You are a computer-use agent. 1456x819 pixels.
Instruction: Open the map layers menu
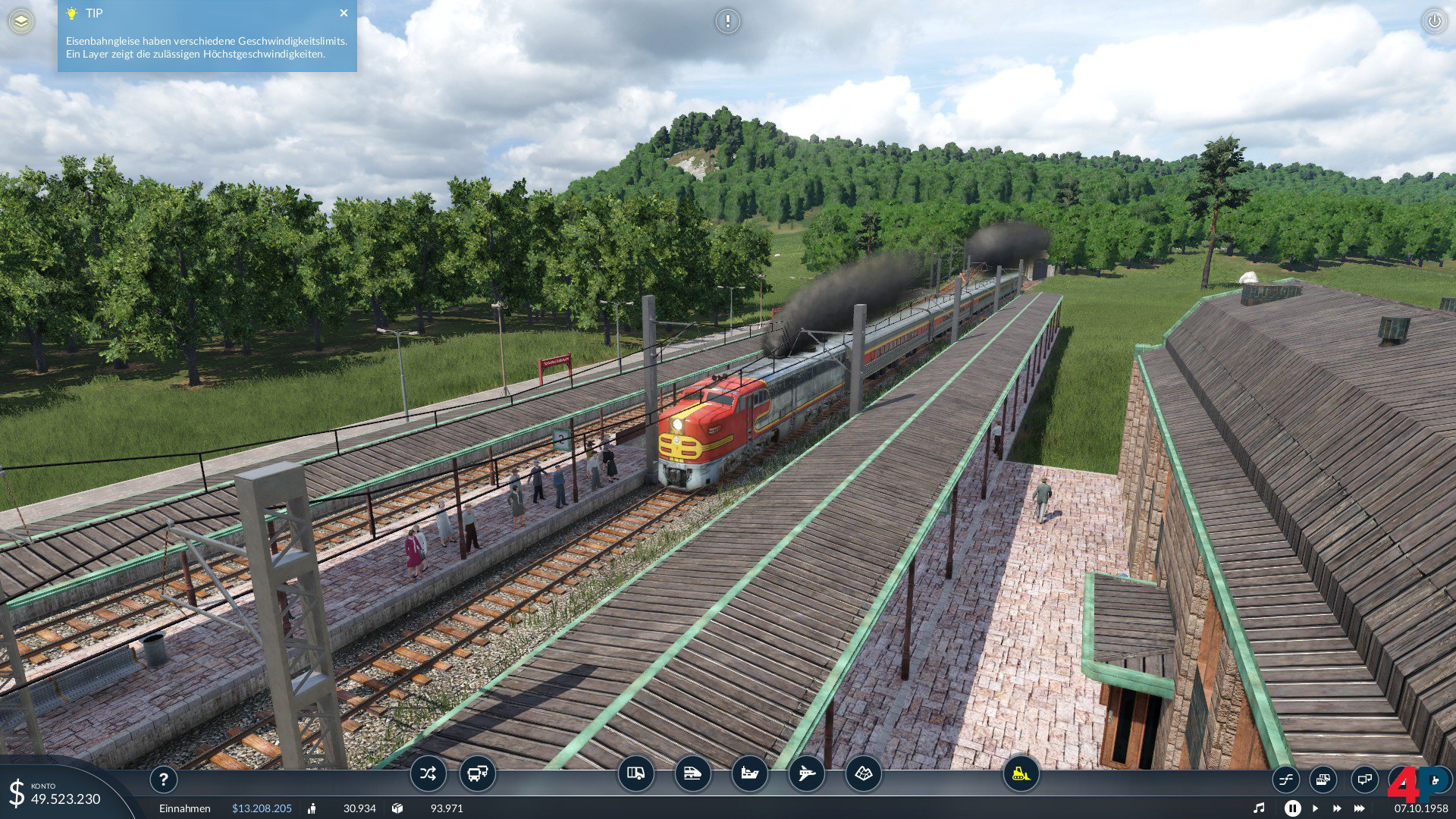tap(21, 21)
